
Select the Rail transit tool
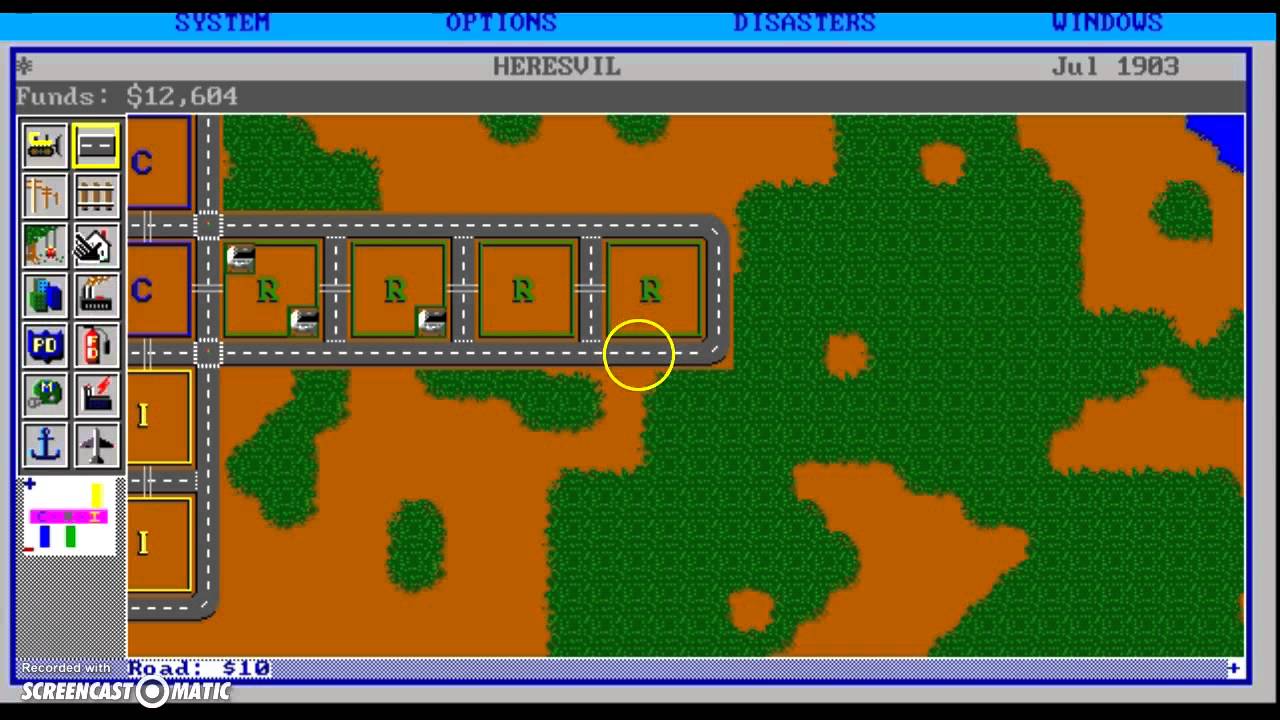click(x=95, y=195)
